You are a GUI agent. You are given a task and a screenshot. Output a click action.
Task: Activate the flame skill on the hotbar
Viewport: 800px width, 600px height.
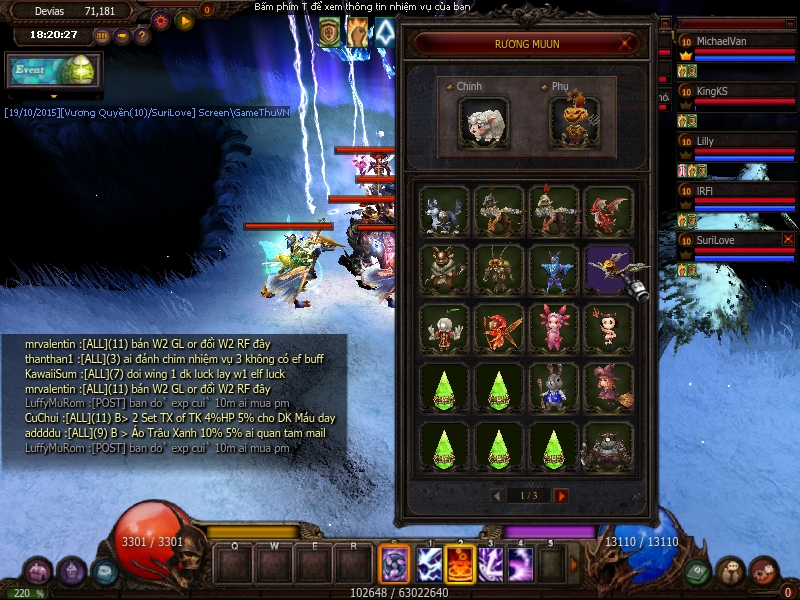click(x=460, y=565)
